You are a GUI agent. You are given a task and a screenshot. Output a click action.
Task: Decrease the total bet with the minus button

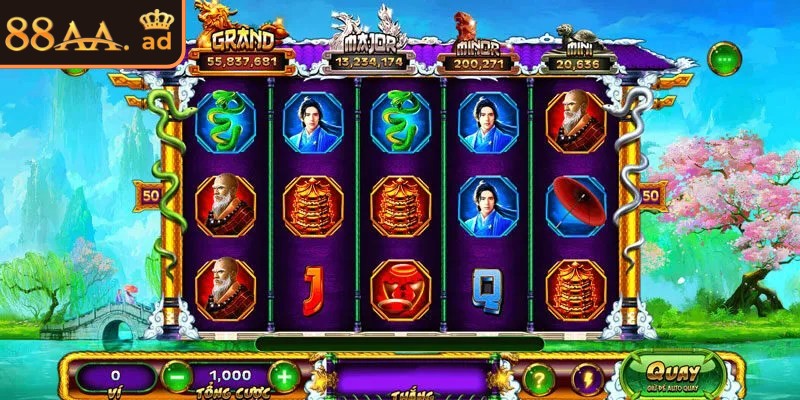tap(175, 378)
